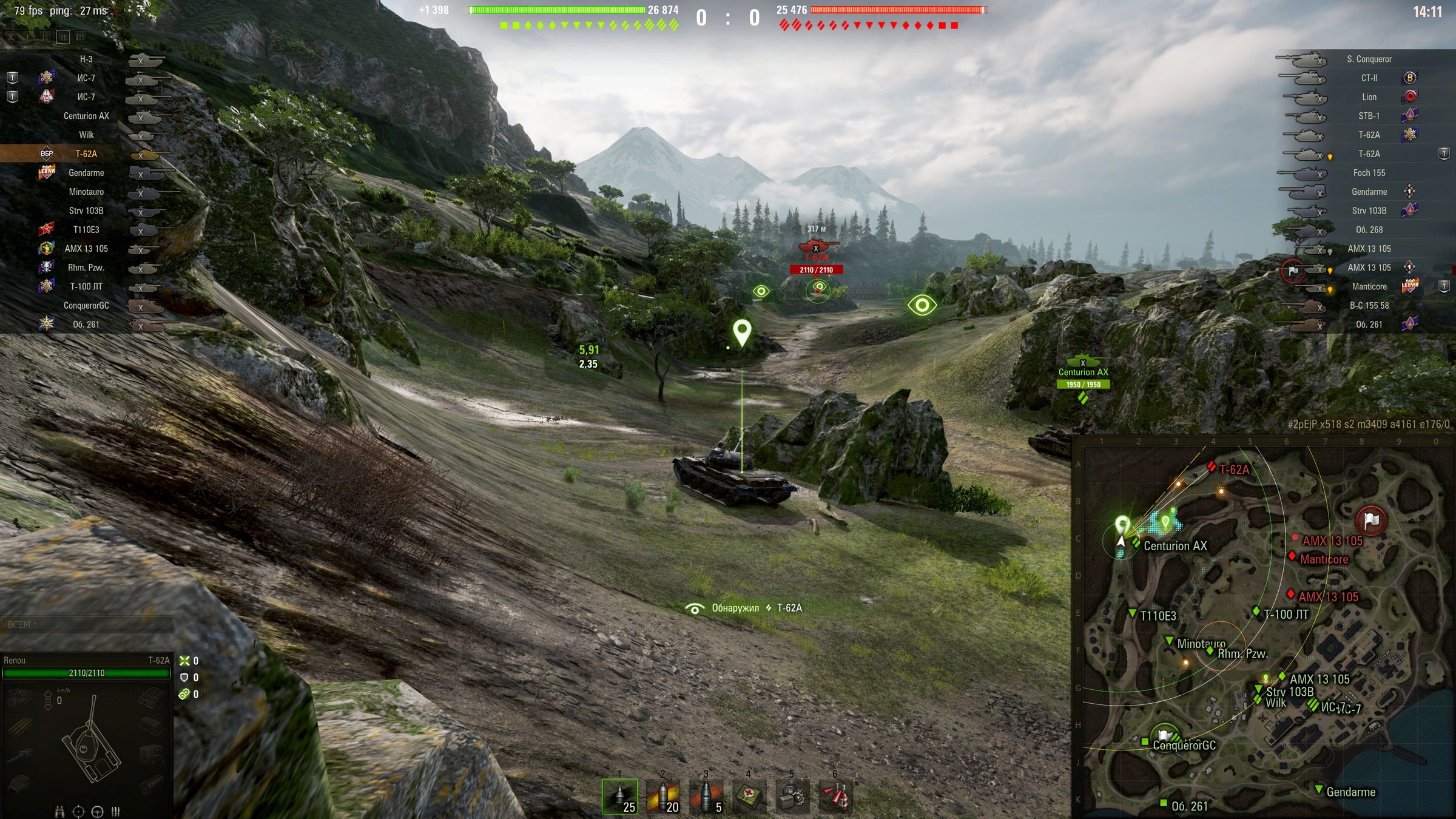Switch to the 20-round striped shell
Viewport: 1456px width, 819px height.
(x=663, y=796)
